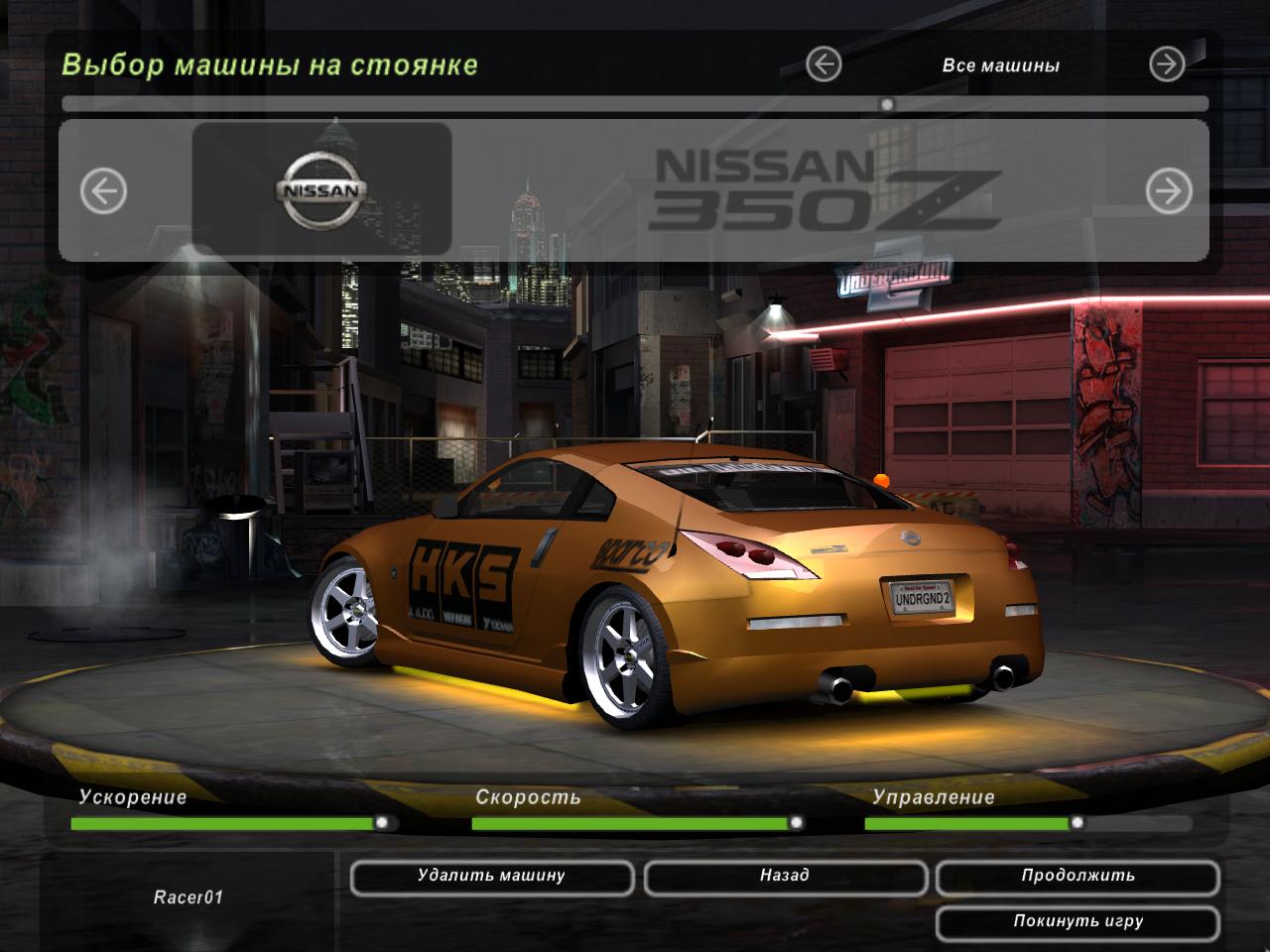
Task: Quit via 'Покинуть игру' button
Action: pyautogui.click(x=1078, y=922)
